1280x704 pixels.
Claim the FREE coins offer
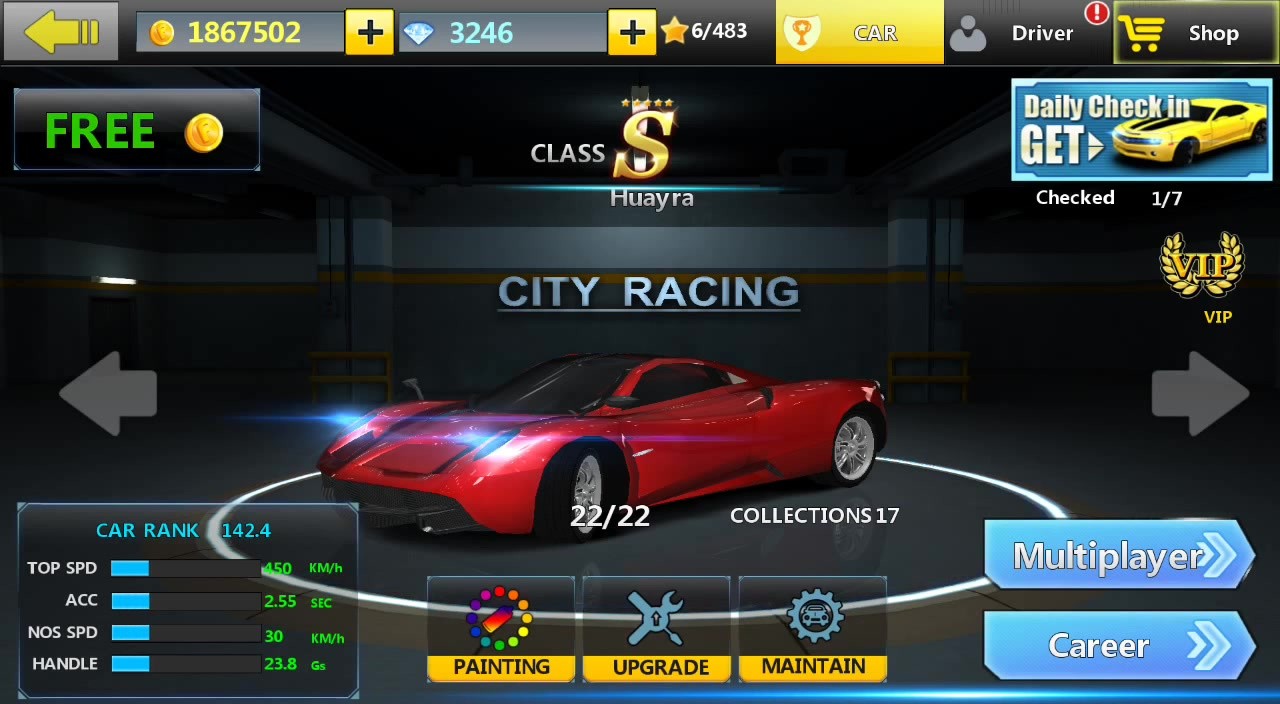pos(137,130)
